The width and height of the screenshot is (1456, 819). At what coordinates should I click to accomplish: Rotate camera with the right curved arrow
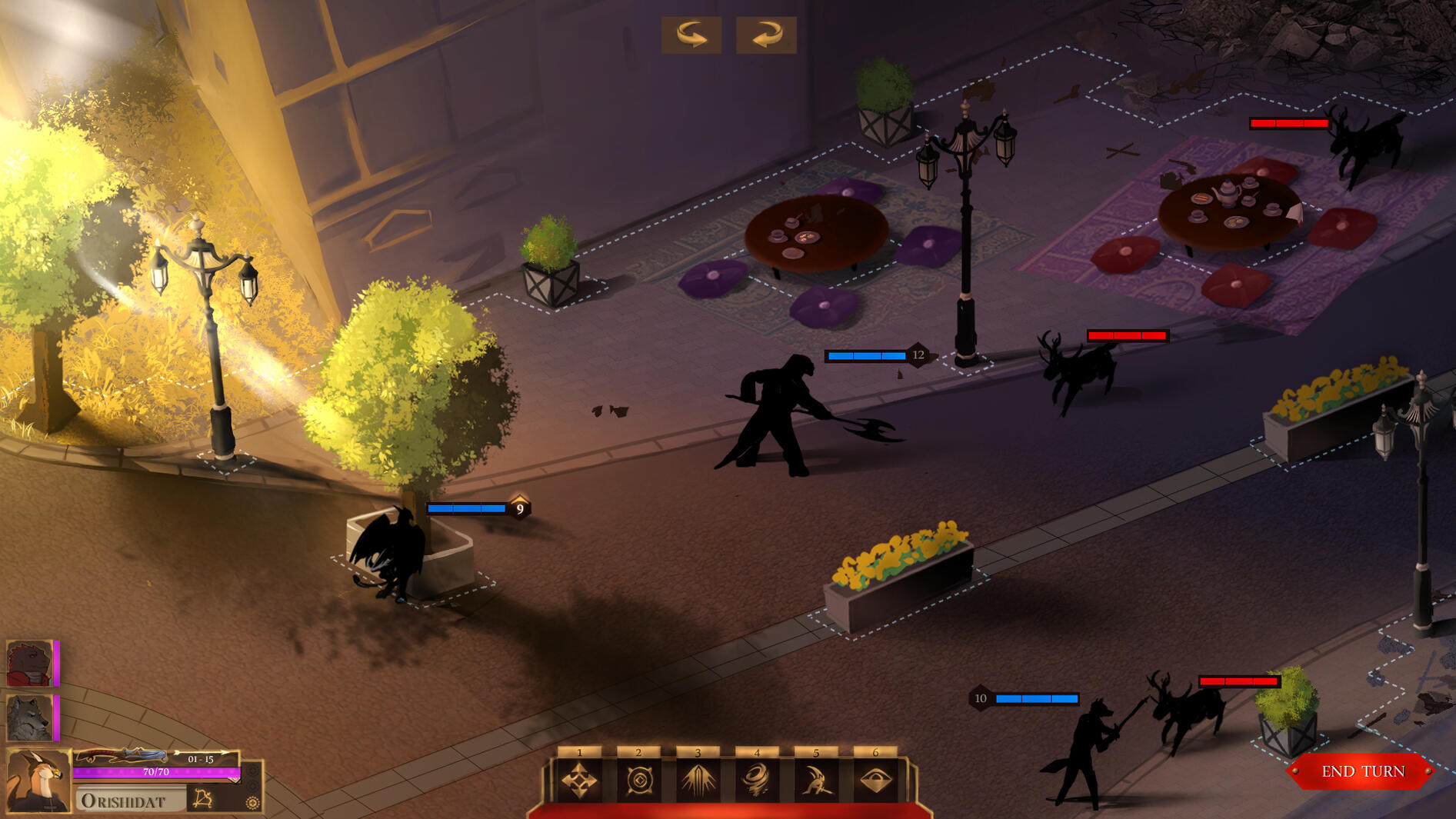coord(766,35)
